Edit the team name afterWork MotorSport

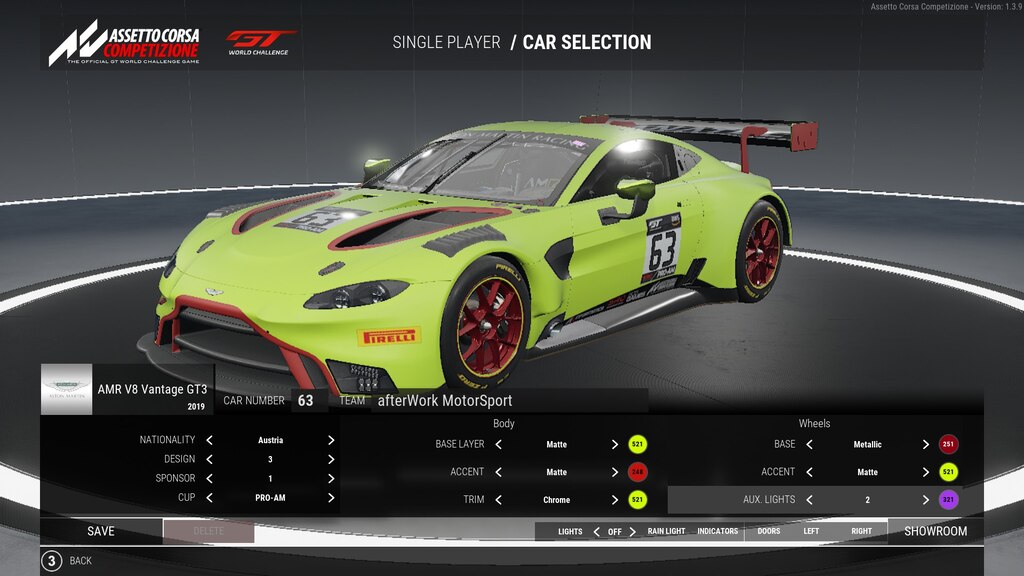tap(444, 401)
